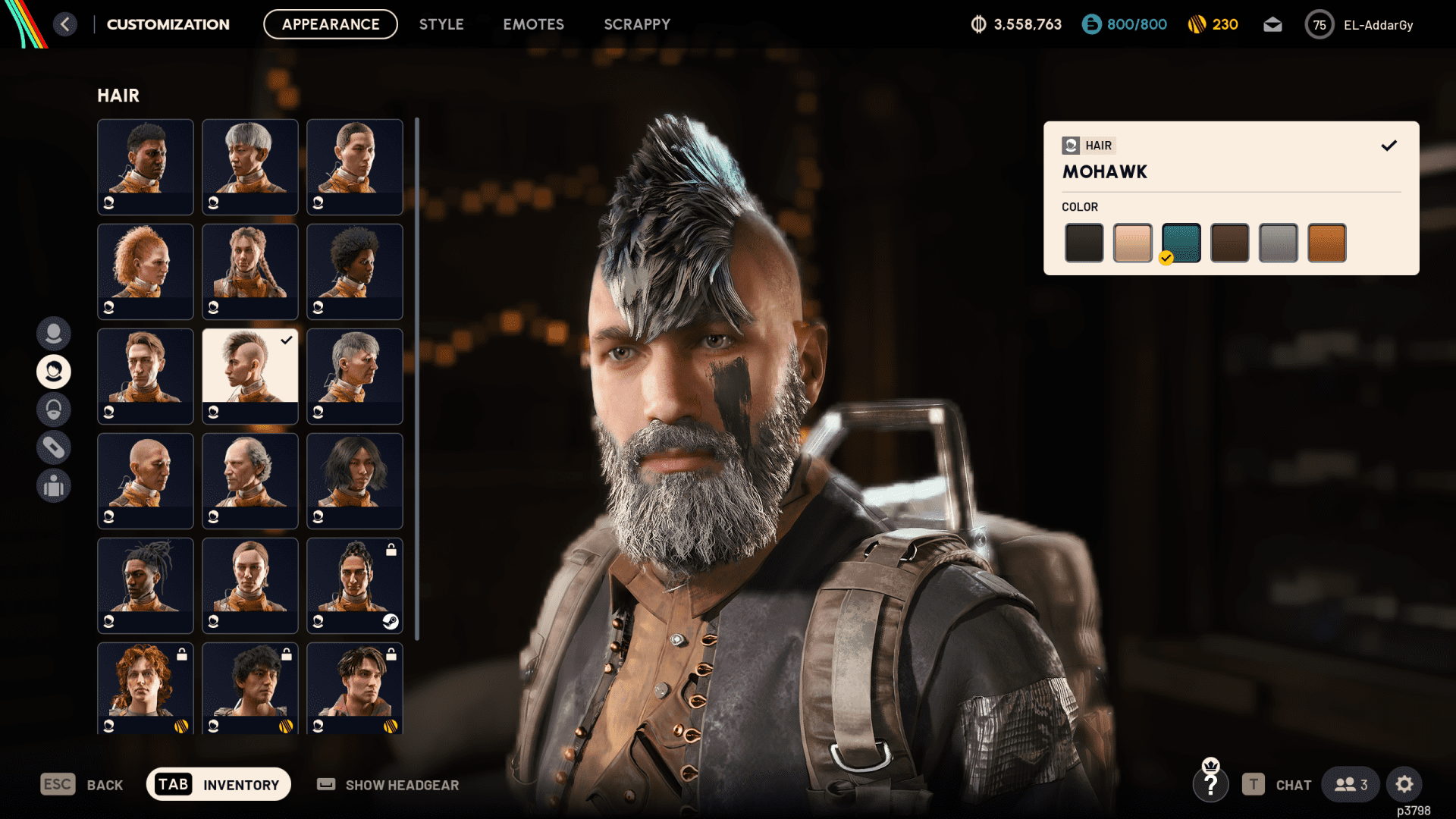Screen dimensions: 1456x819
Task: Open the headgear category icon in the sidebar
Action: coord(54,409)
